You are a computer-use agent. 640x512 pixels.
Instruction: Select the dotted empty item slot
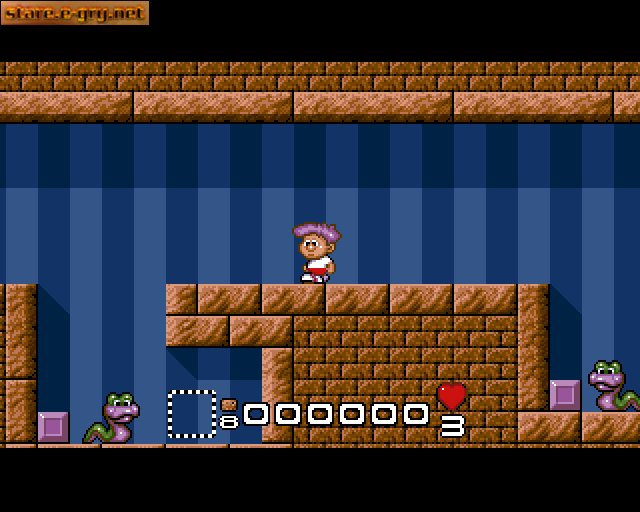point(192,414)
